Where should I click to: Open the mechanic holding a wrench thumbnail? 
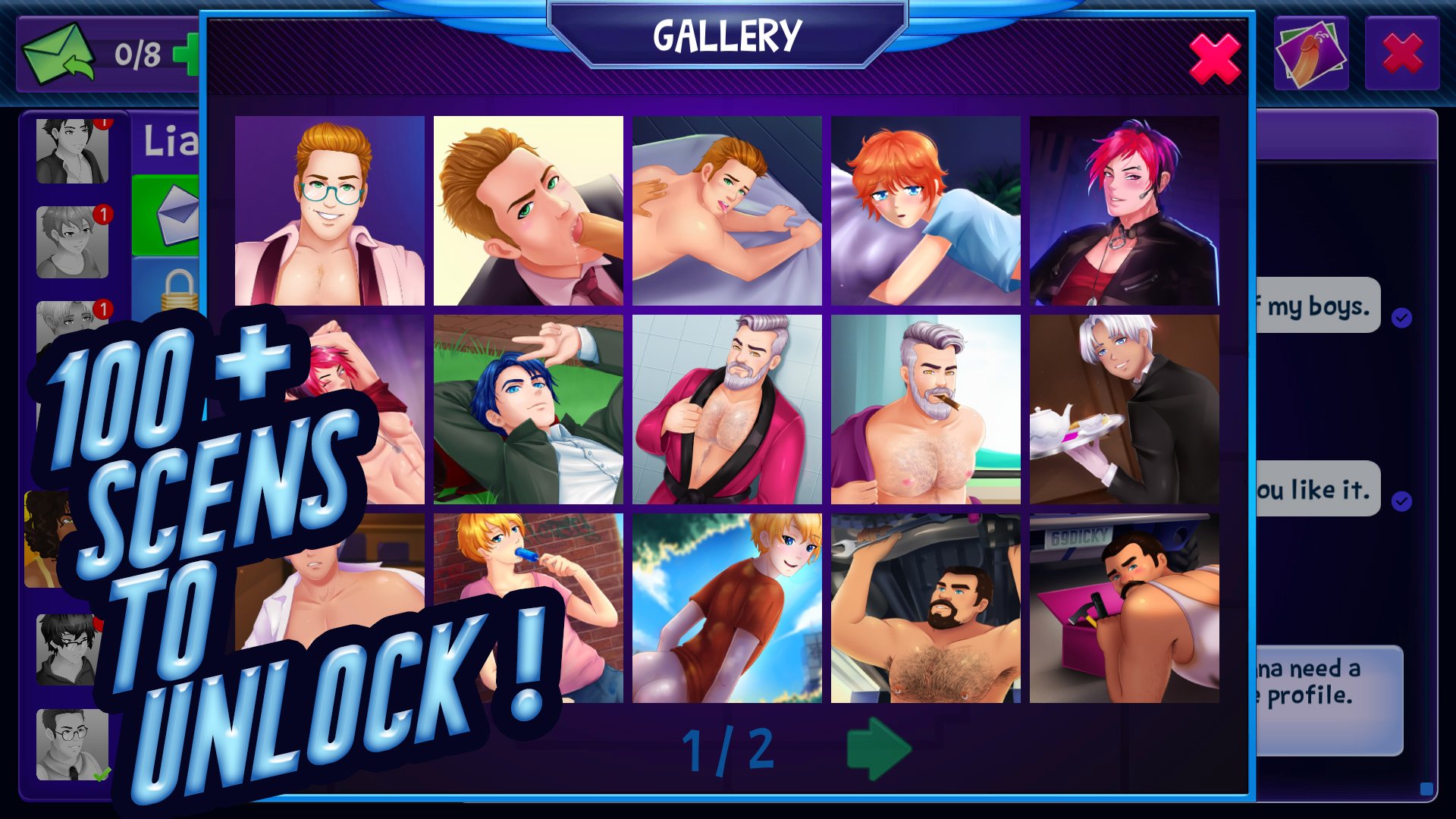click(x=925, y=608)
